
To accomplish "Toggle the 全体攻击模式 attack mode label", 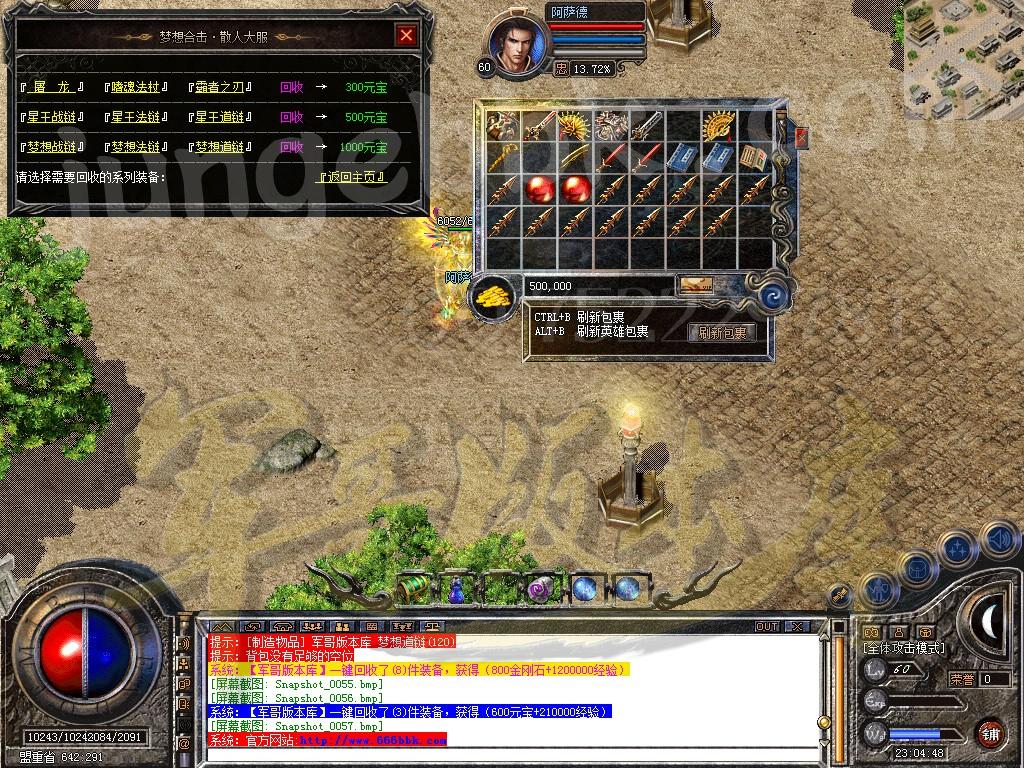I will click(904, 648).
